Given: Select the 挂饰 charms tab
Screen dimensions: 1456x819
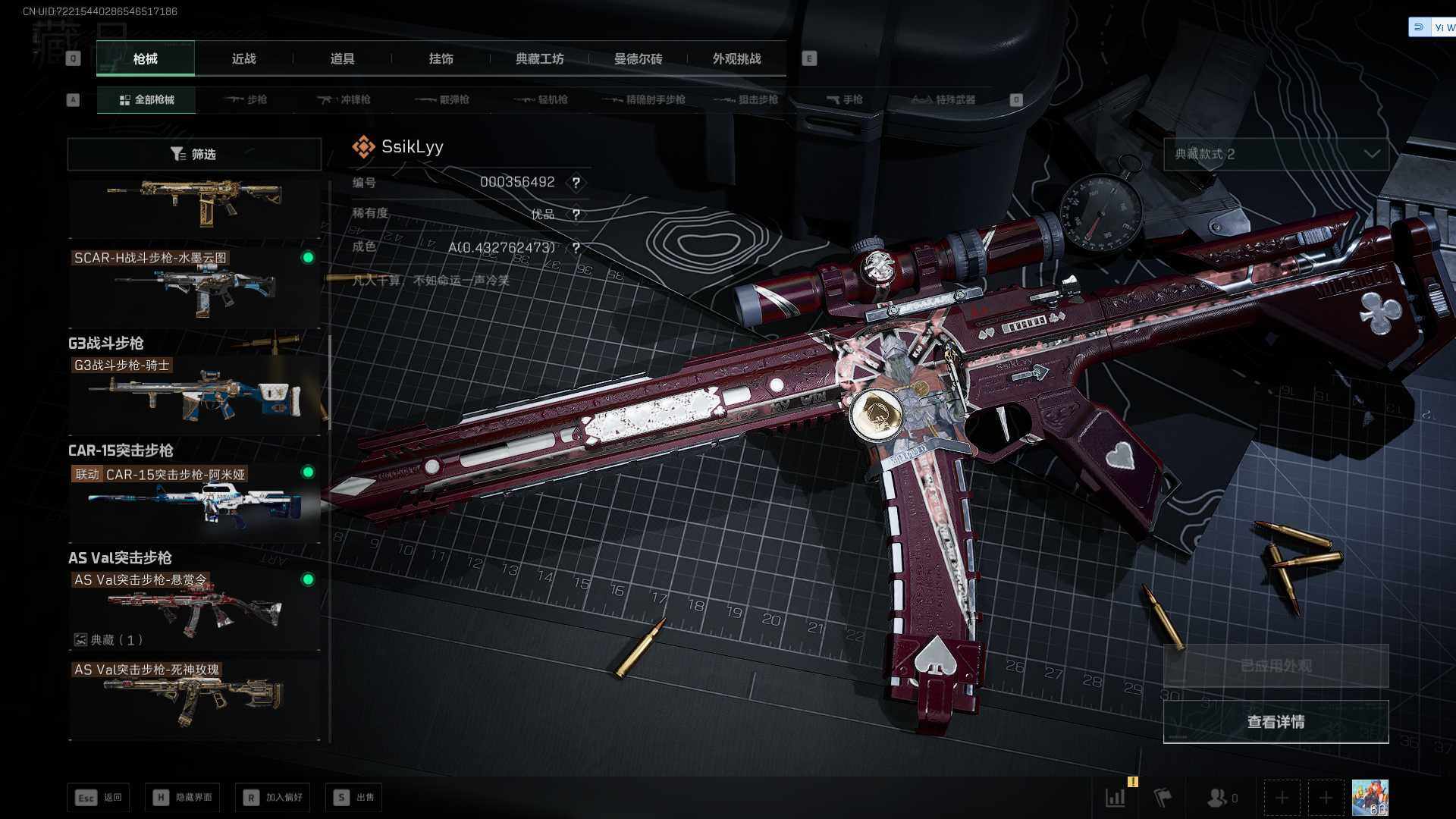Looking at the screenshot, I should [x=441, y=59].
